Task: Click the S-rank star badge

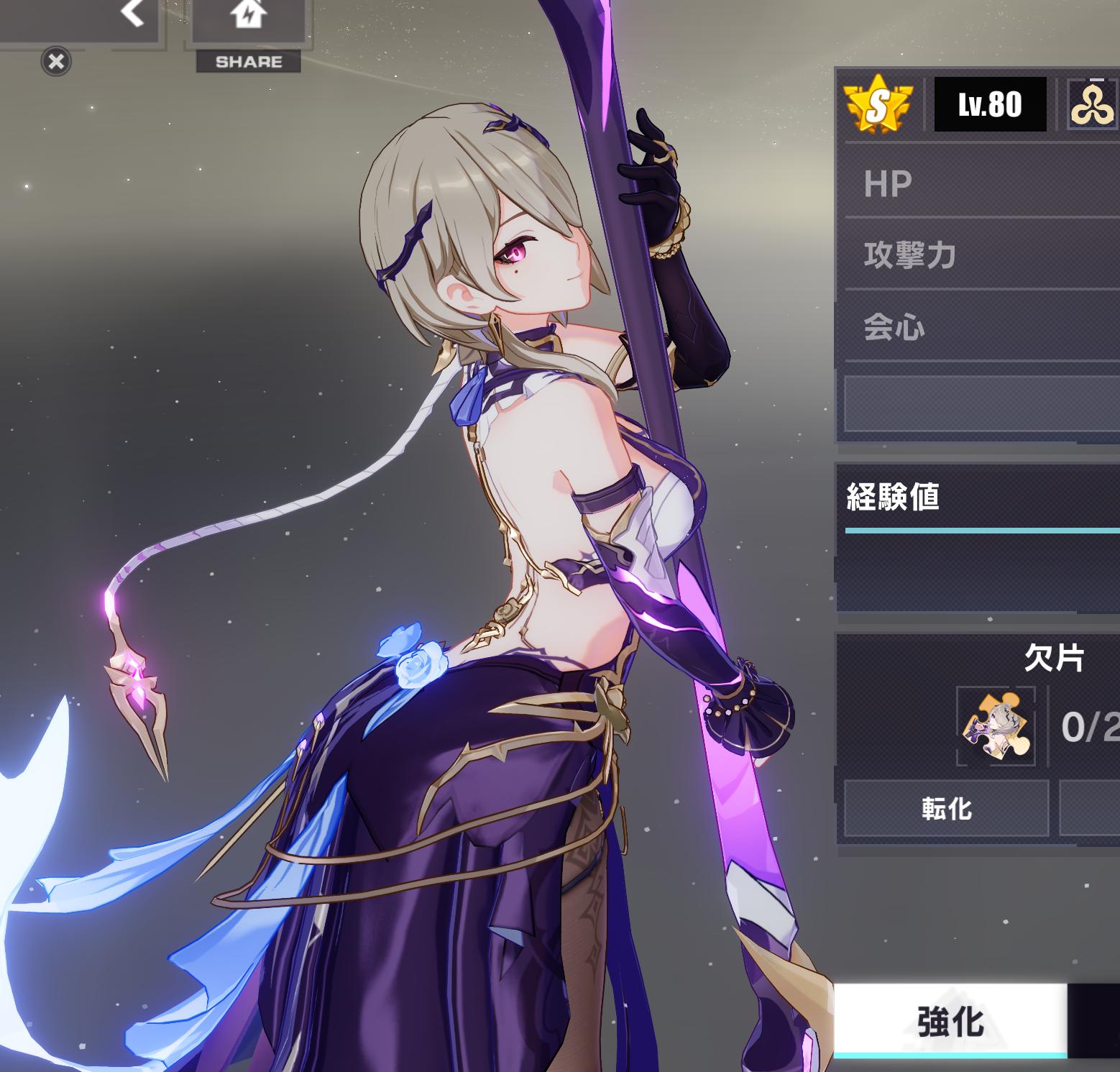Action: [x=878, y=106]
